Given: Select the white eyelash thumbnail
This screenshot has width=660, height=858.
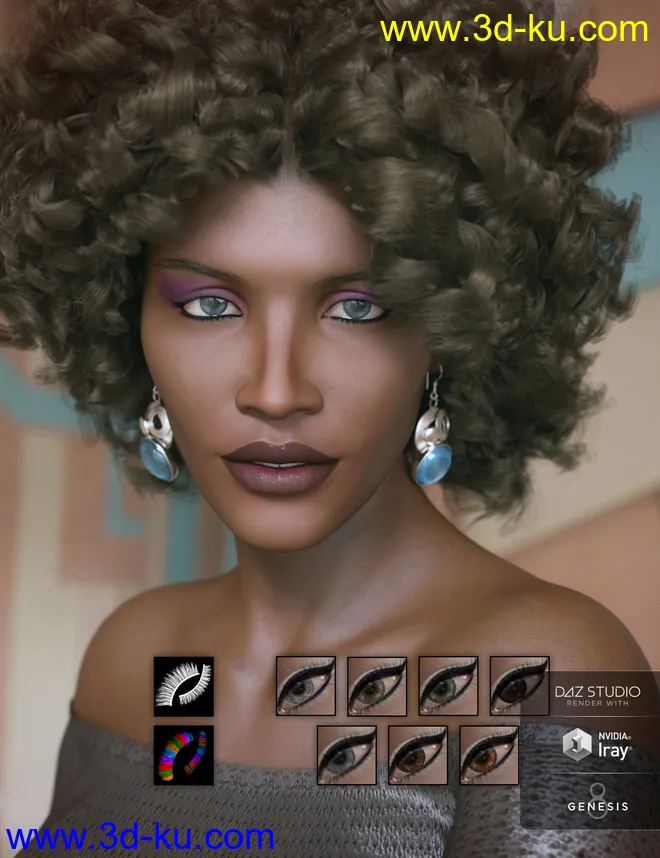Looking at the screenshot, I should (x=183, y=686).
